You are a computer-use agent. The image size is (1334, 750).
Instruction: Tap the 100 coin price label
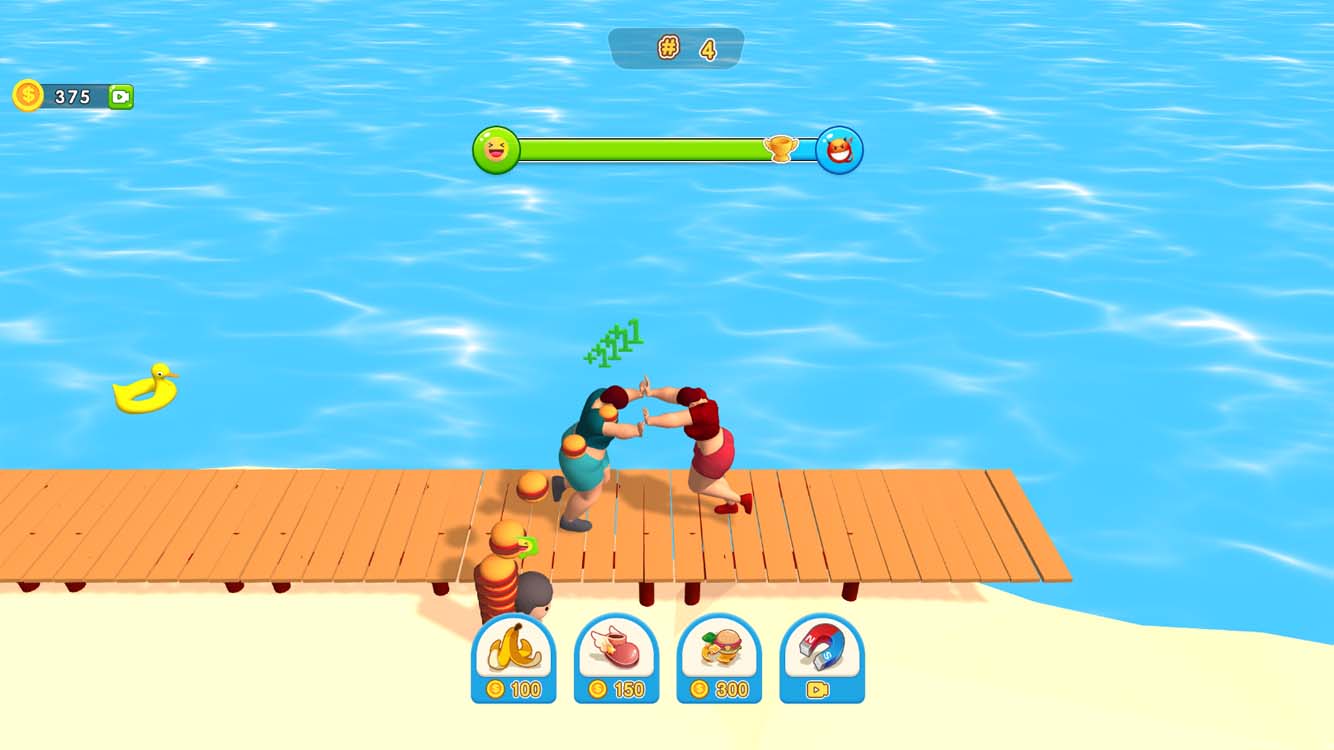click(515, 688)
